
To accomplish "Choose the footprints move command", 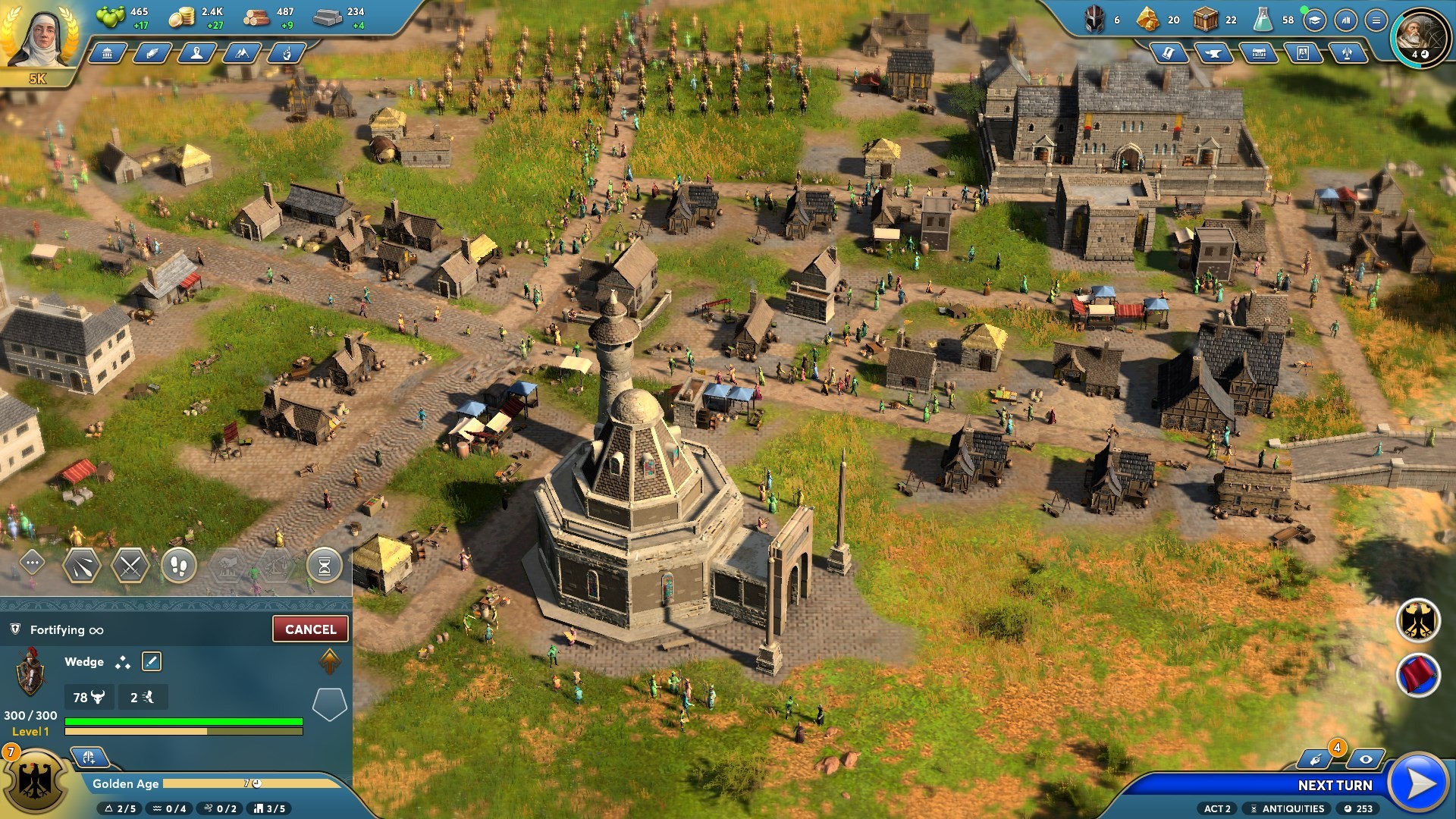I will coord(179,566).
